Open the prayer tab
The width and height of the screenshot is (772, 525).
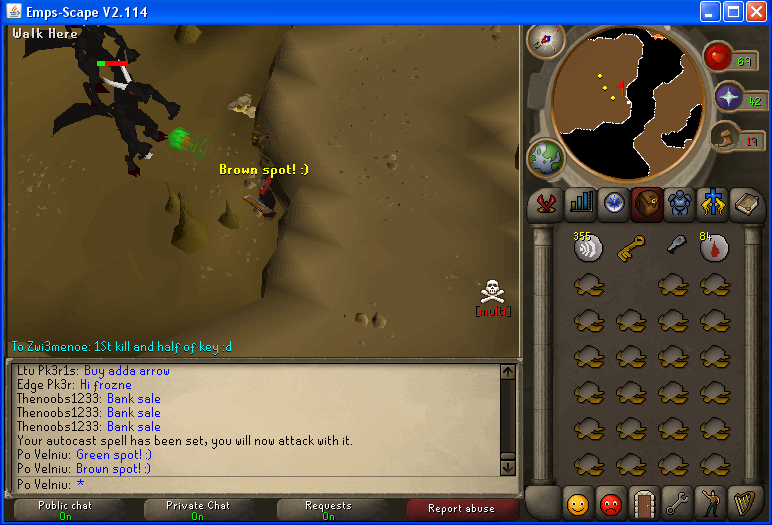[x=714, y=203]
